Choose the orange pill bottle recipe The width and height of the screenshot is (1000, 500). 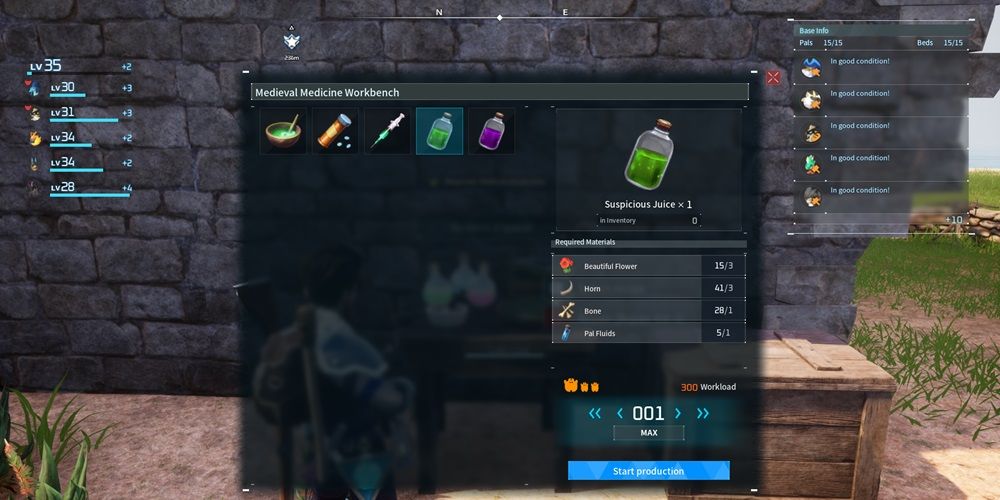[x=335, y=131]
